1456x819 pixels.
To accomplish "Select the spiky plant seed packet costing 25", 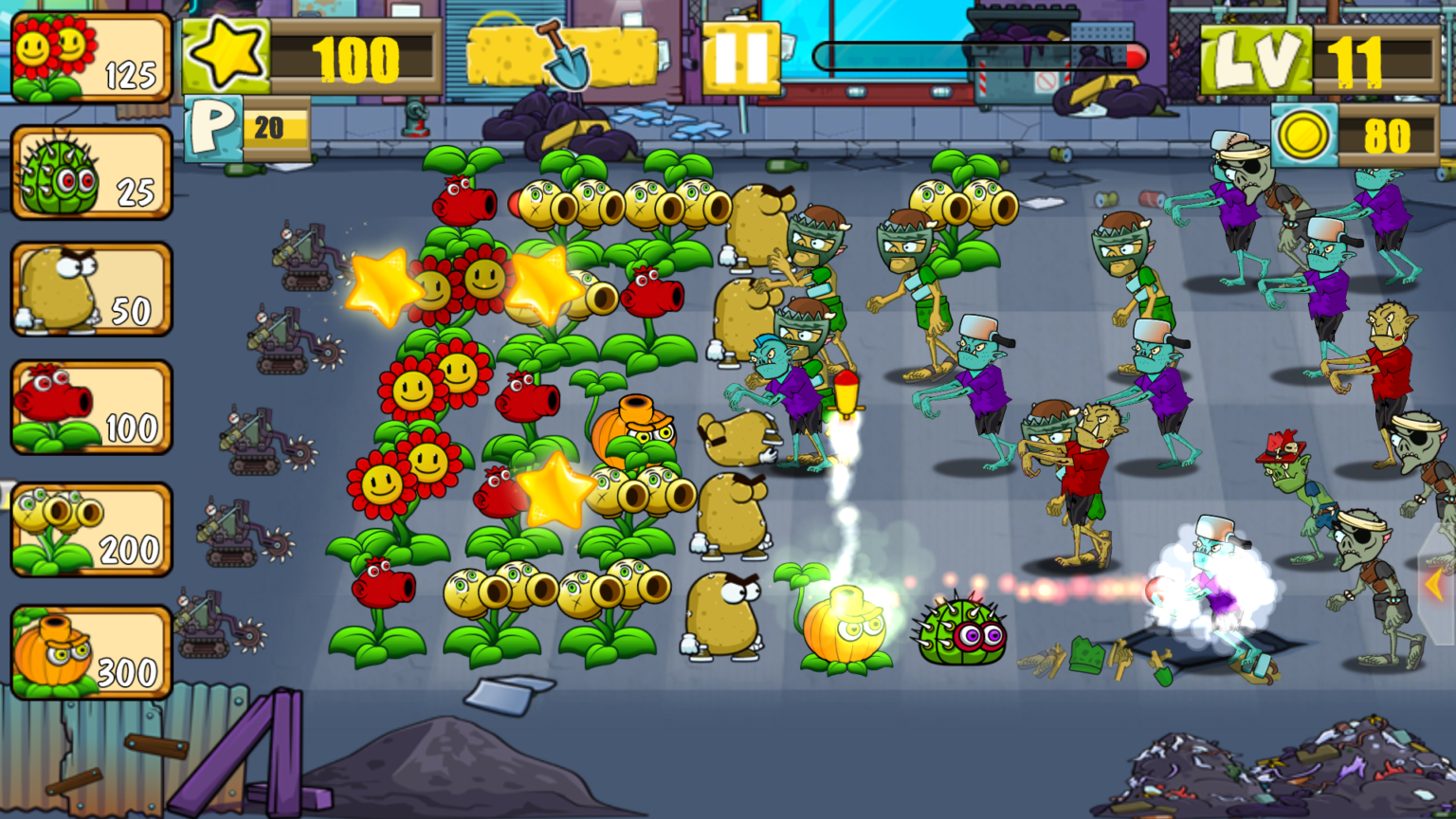I will (x=90, y=173).
